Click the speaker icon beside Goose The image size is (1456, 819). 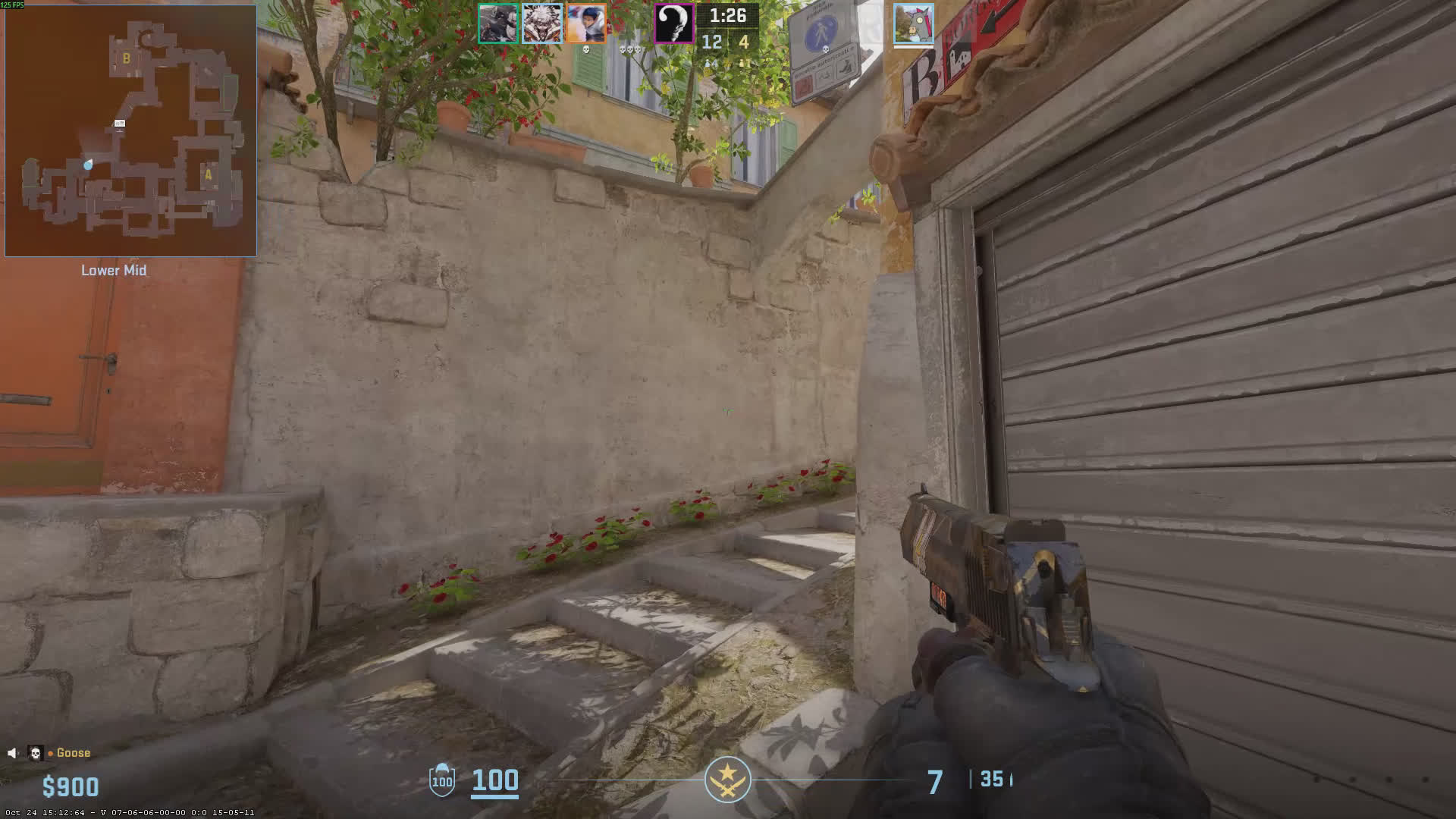(12, 753)
